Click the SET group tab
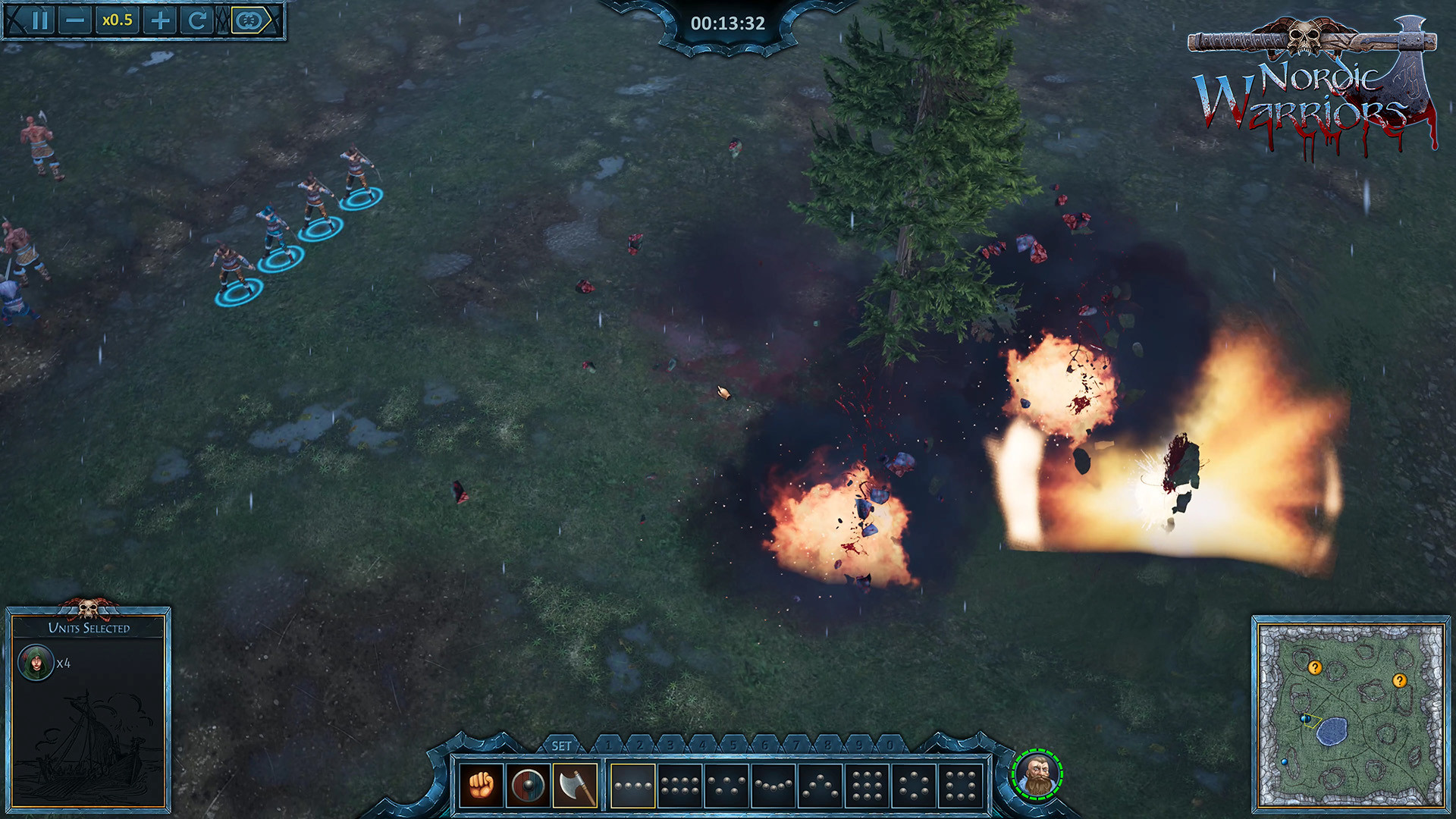The image size is (1456, 819). 562,746
